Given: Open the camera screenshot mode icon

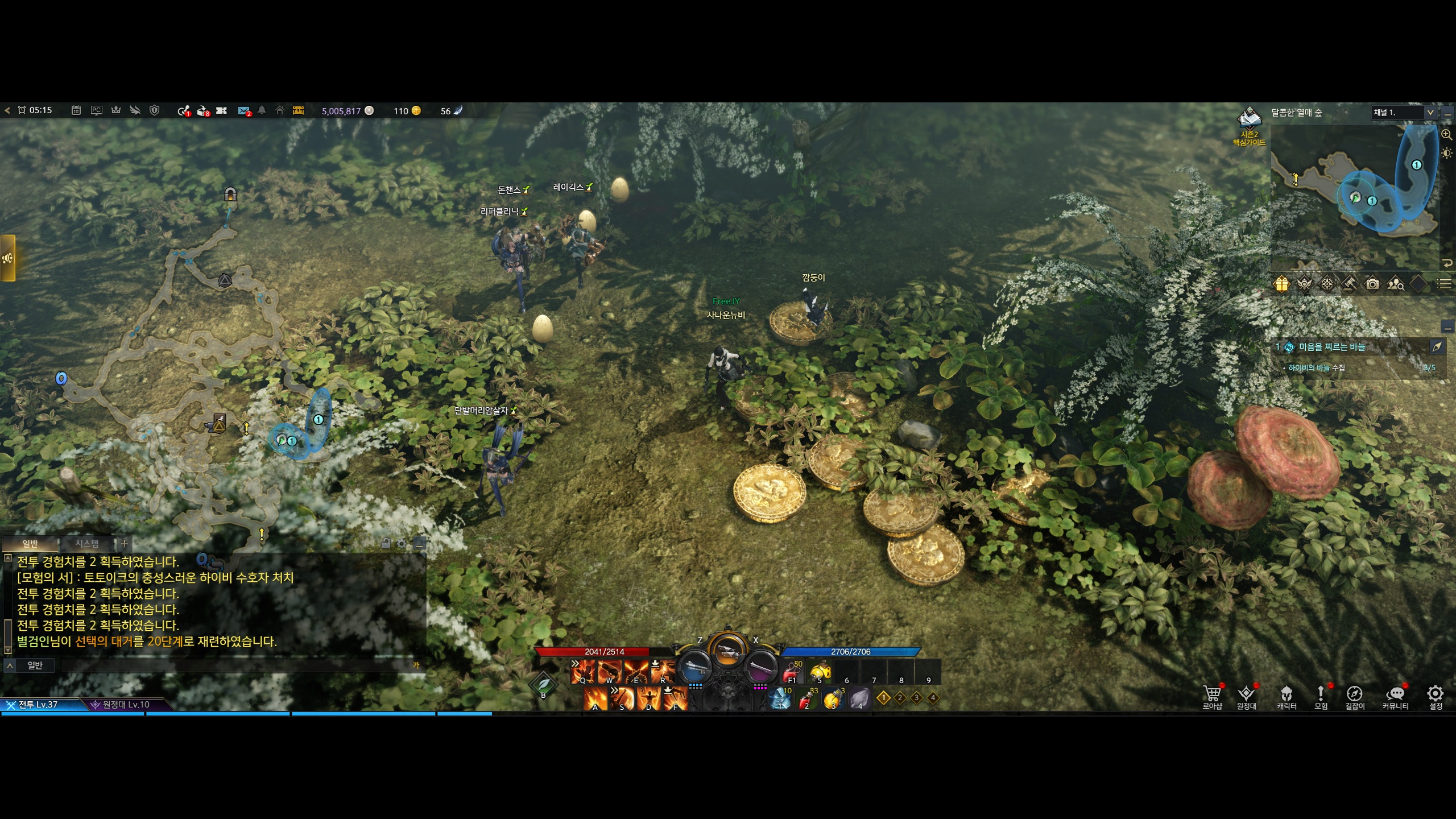Looking at the screenshot, I should click(x=1372, y=283).
